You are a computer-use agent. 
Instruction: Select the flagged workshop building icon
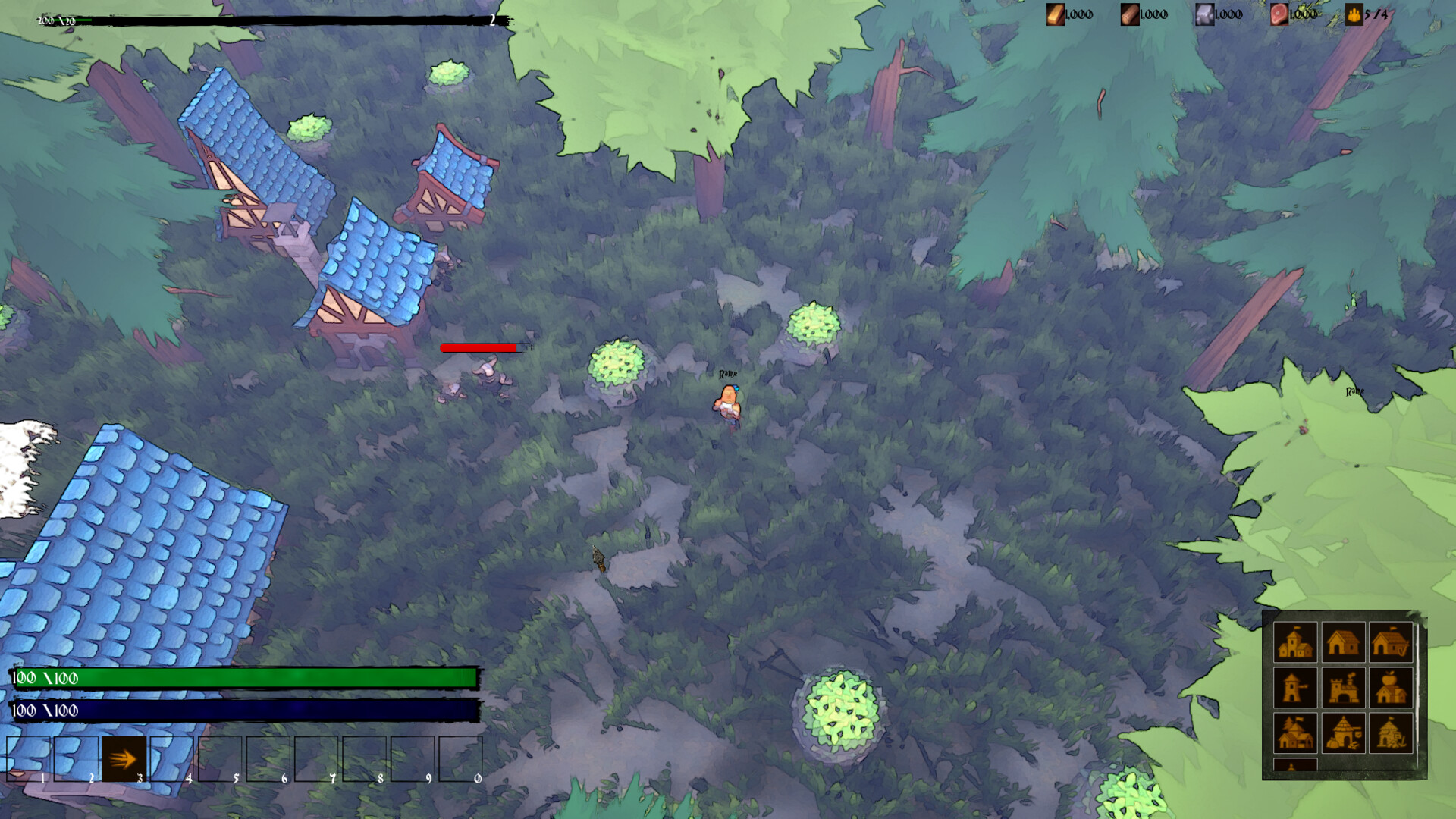click(1391, 733)
